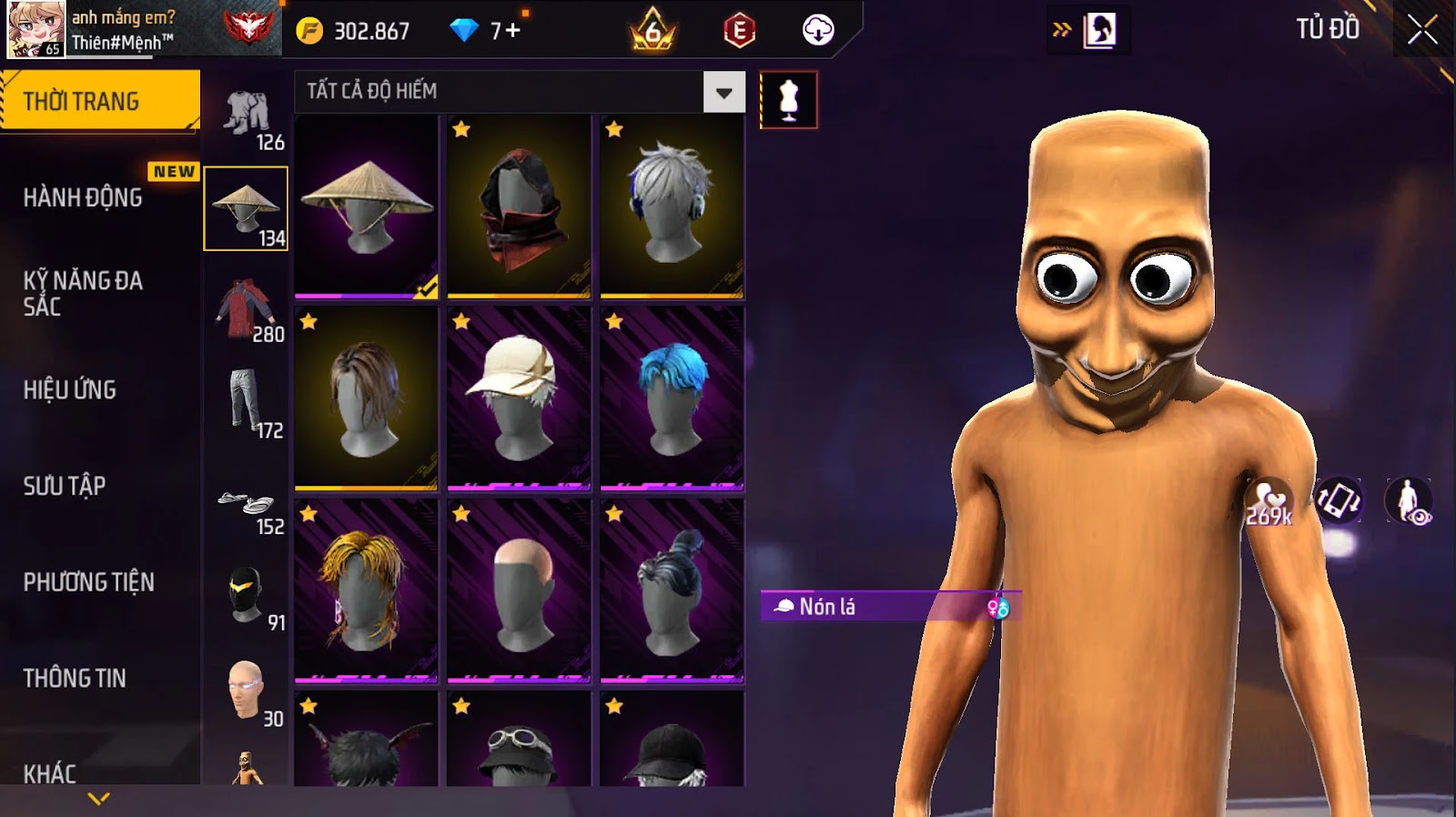Go to the Sưu Tập tab
The width and height of the screenshot is (1456, 817).
(x=65, y=486)
